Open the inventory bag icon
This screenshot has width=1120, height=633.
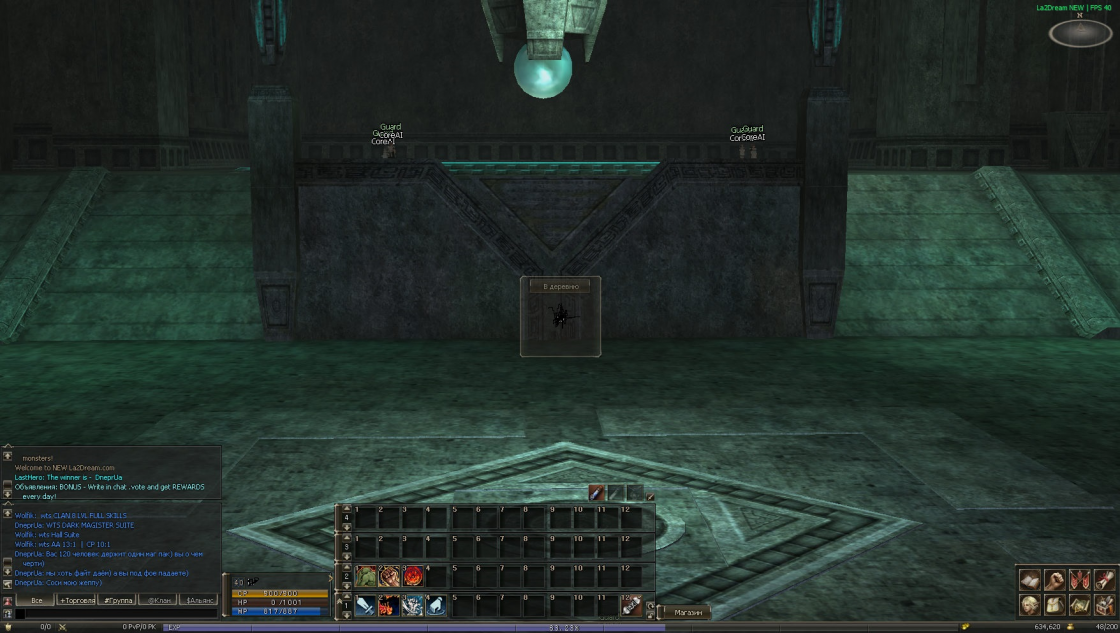tap(1054, 604)
